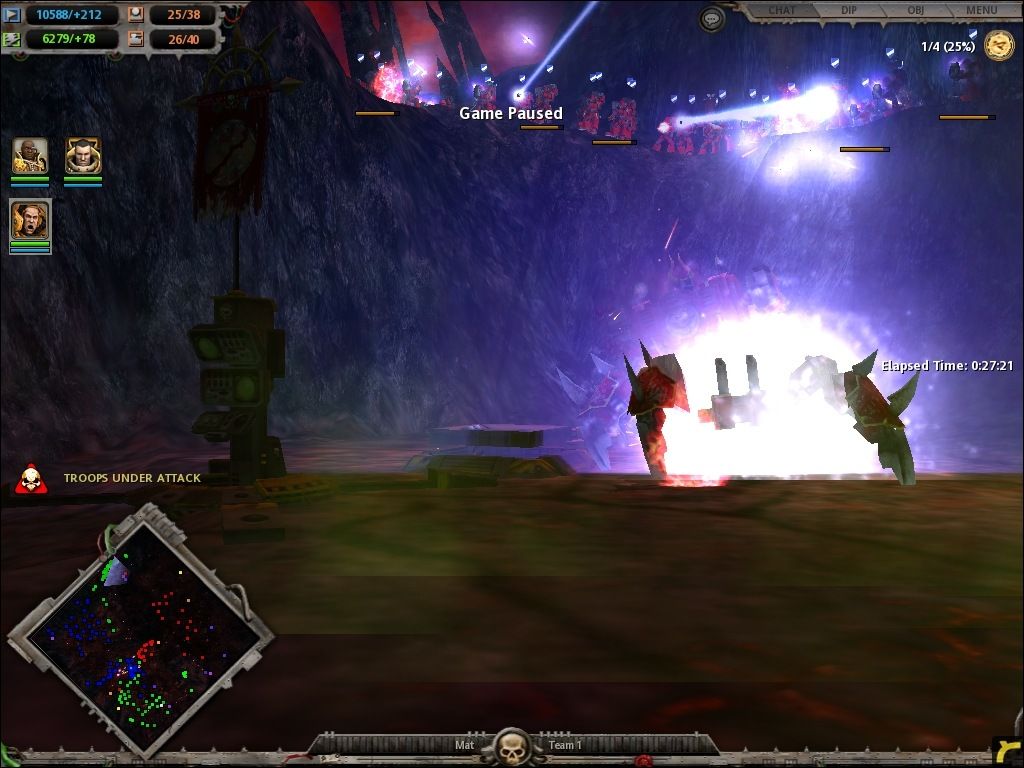Click the yellow arrow corner button

click(1008, 750)
